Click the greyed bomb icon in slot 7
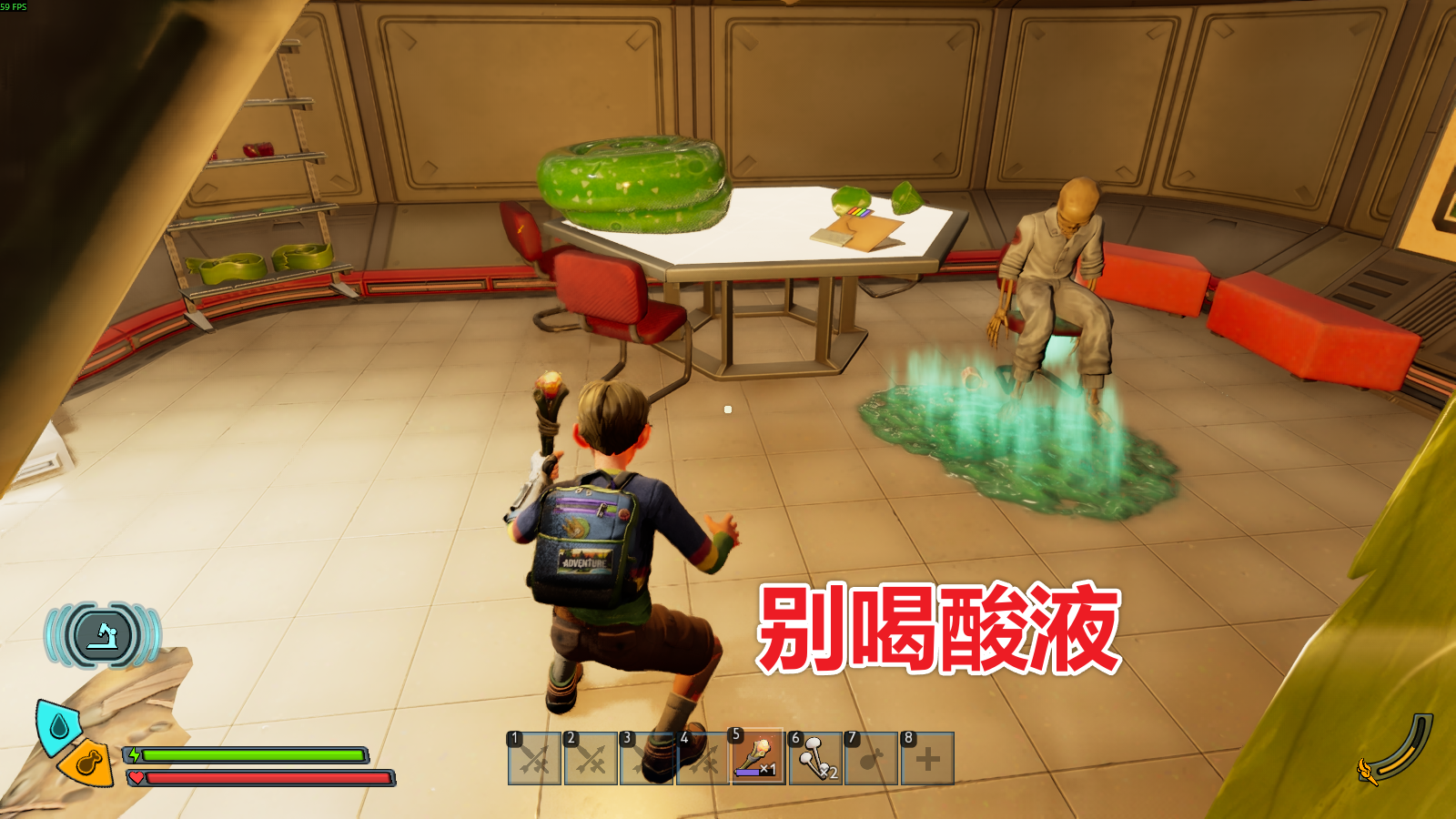The width and height of the screenshot is (1456, 819). click(x=870, y=759)
